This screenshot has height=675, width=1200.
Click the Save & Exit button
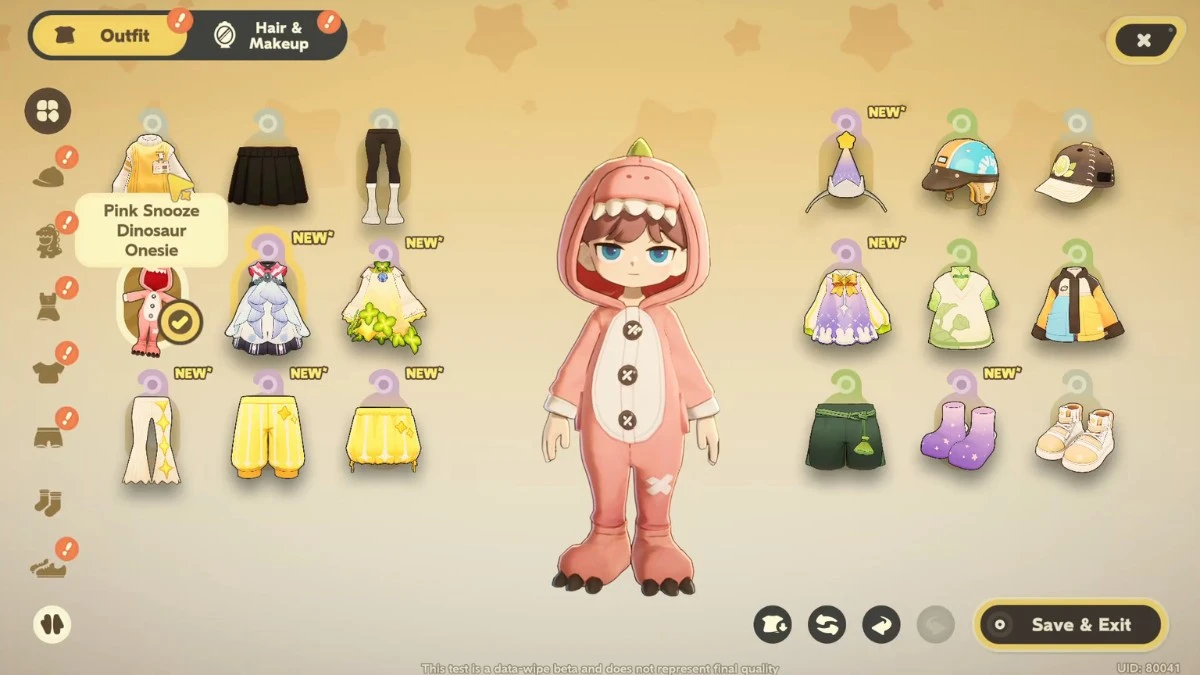click(x=1069, y=625)
